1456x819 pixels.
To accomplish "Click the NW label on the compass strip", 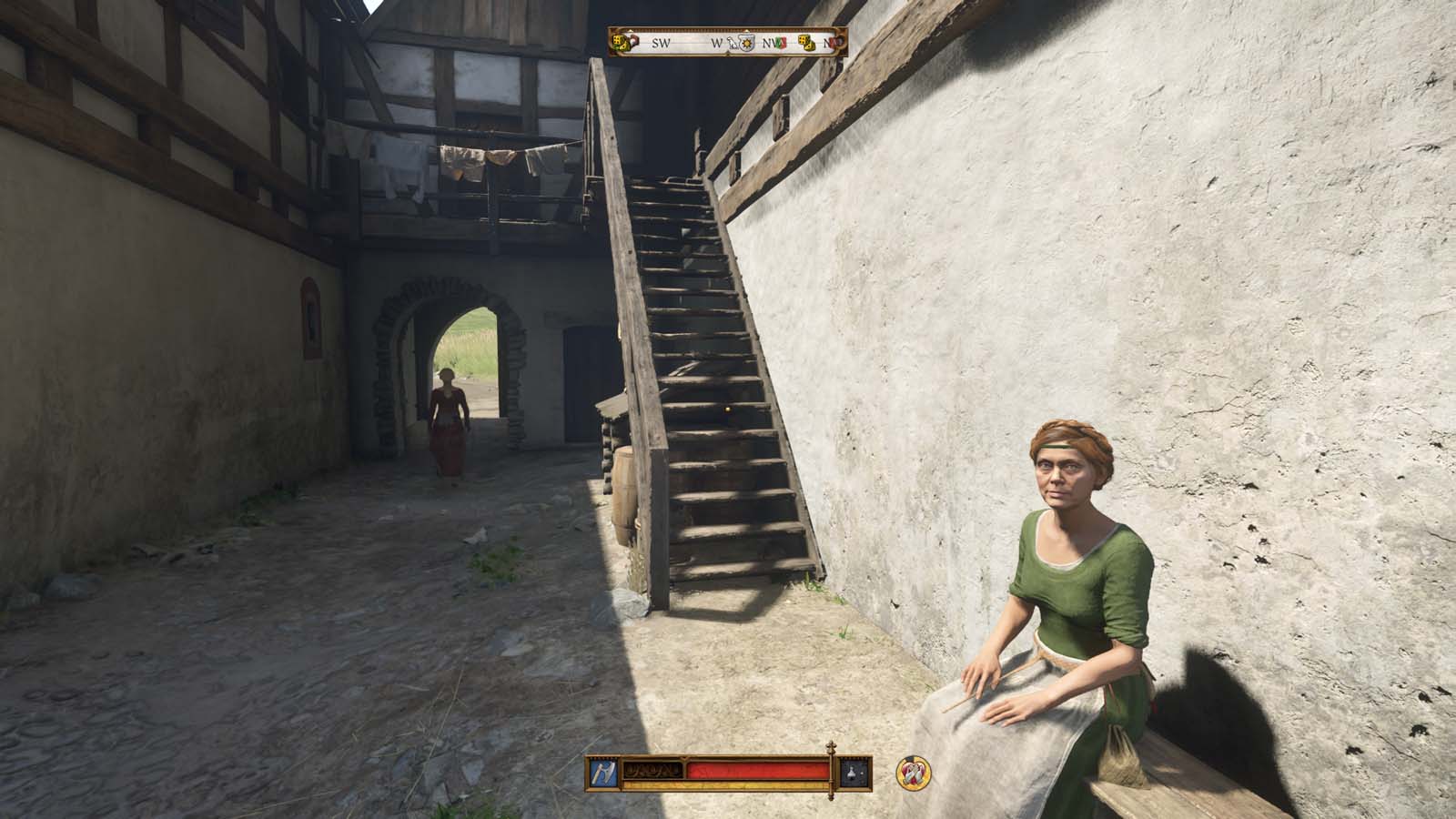I will 769,43.
